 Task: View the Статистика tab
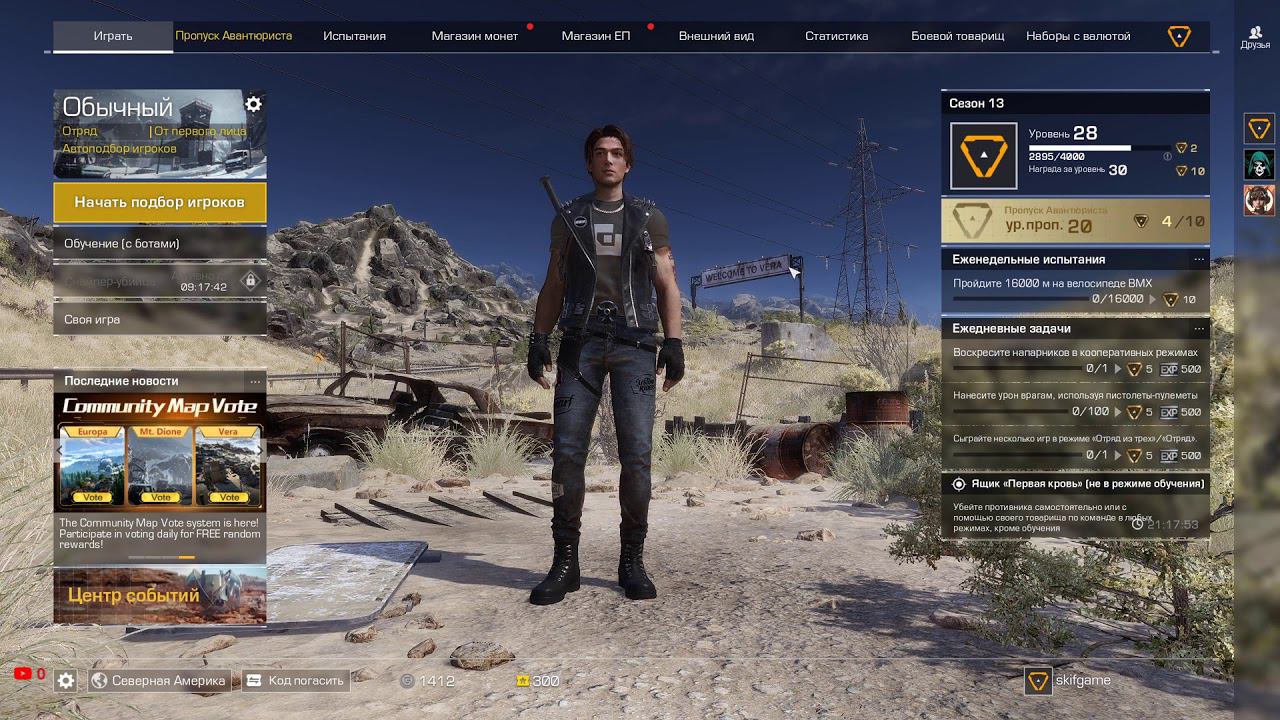coord(836,36)
